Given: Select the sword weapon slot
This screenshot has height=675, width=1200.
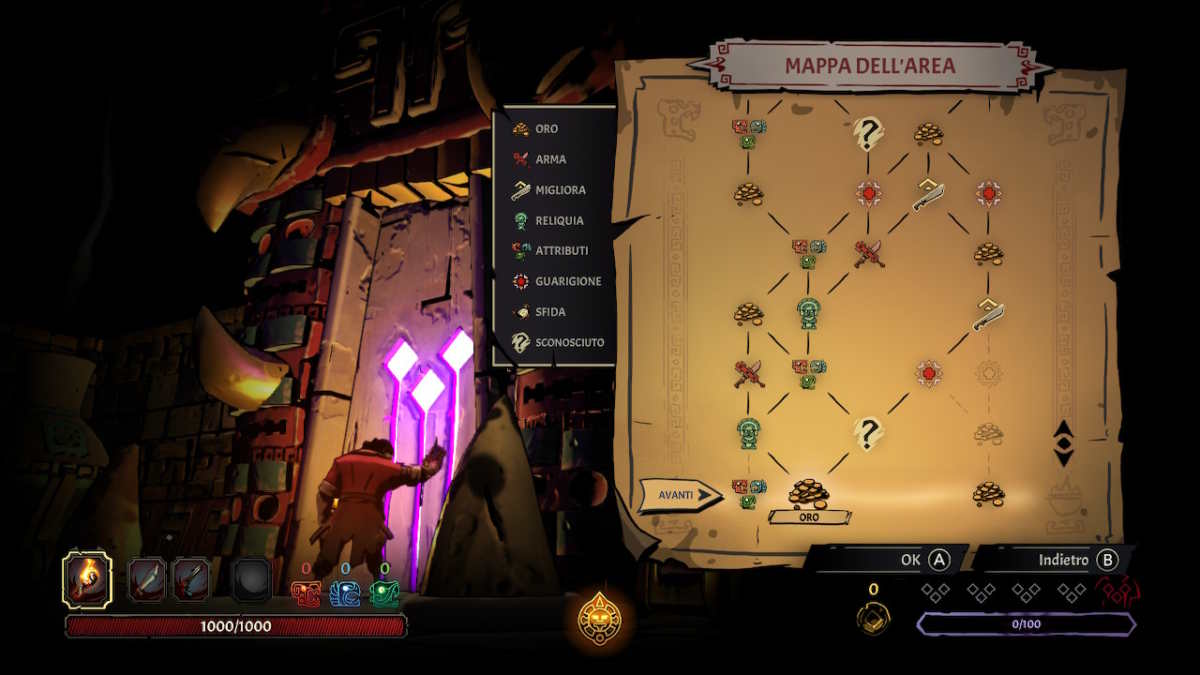Looking at the screenshot, I should click(146, 579).
